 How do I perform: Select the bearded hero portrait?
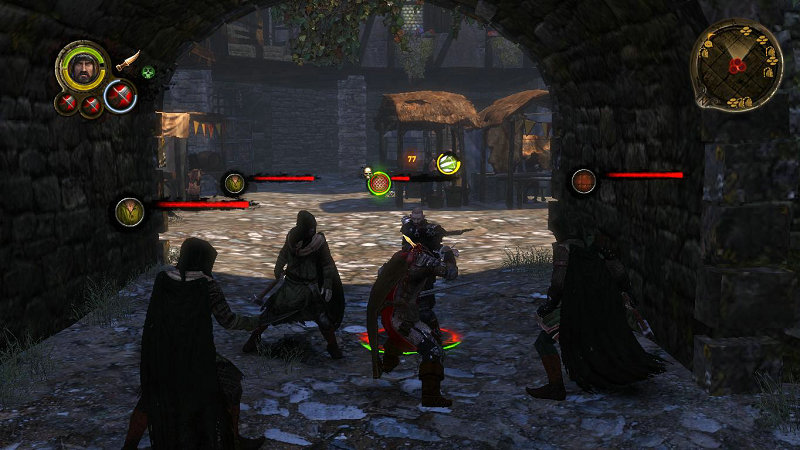[x=82, y=68]
